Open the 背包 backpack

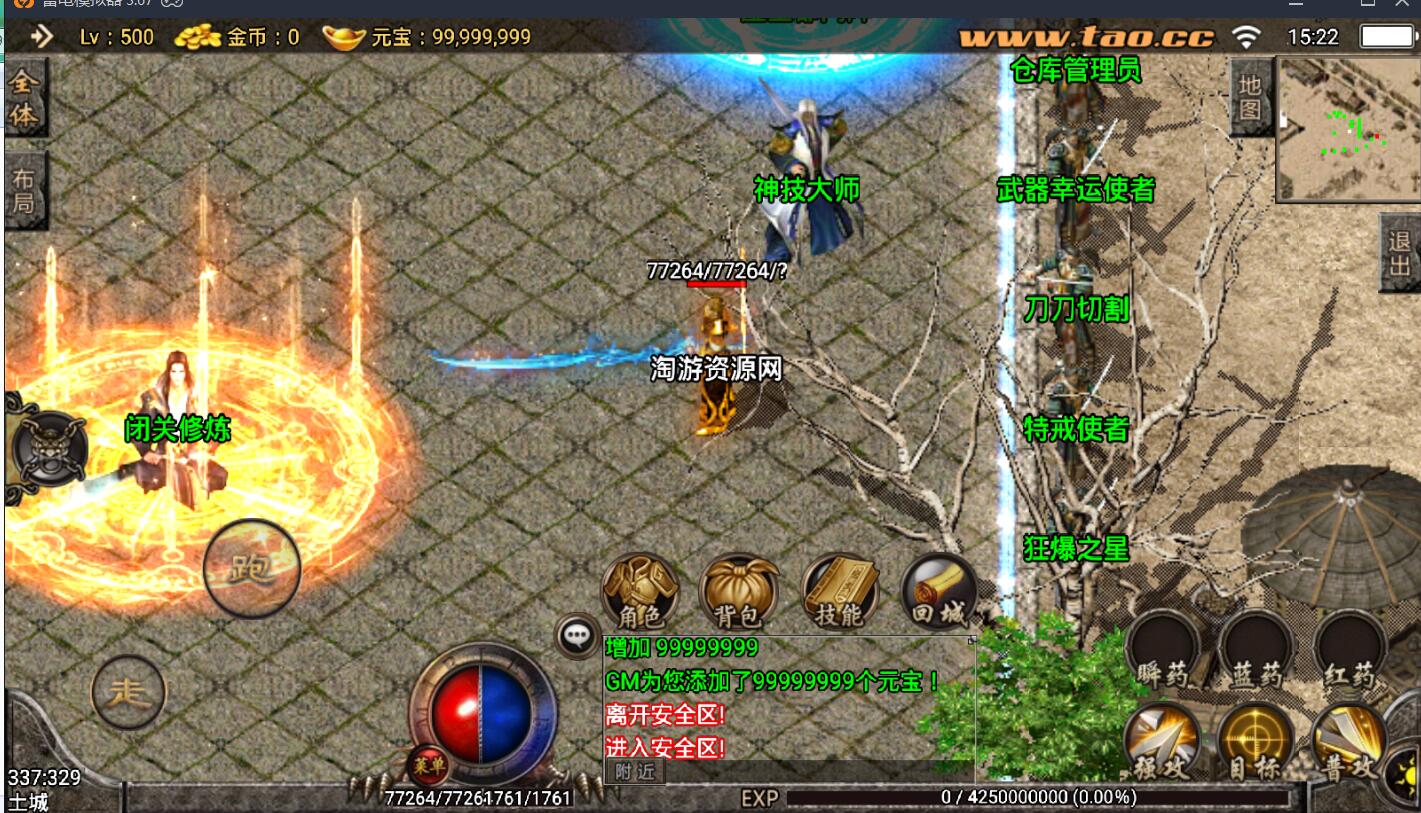739,592
